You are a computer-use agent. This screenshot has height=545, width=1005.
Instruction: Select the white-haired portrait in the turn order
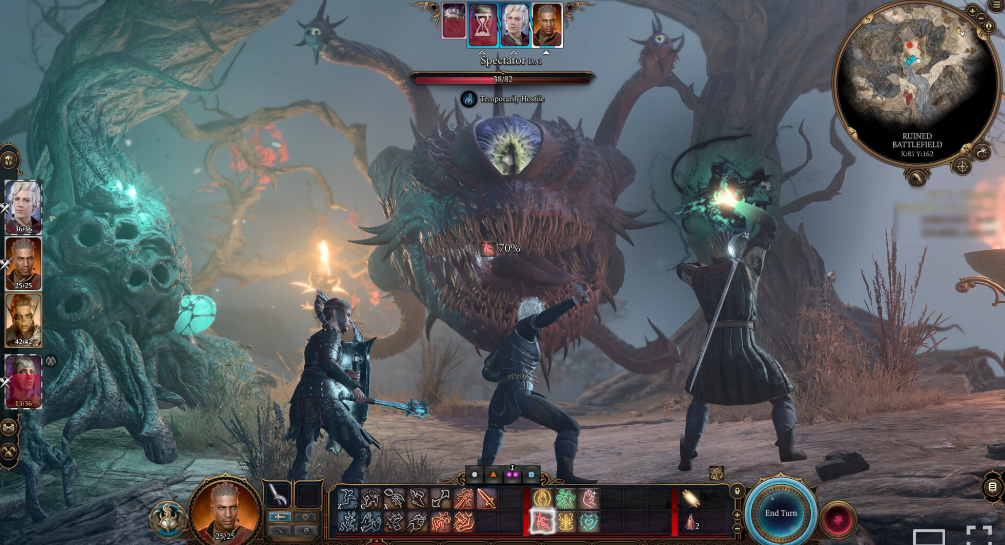tap(515, 24)
